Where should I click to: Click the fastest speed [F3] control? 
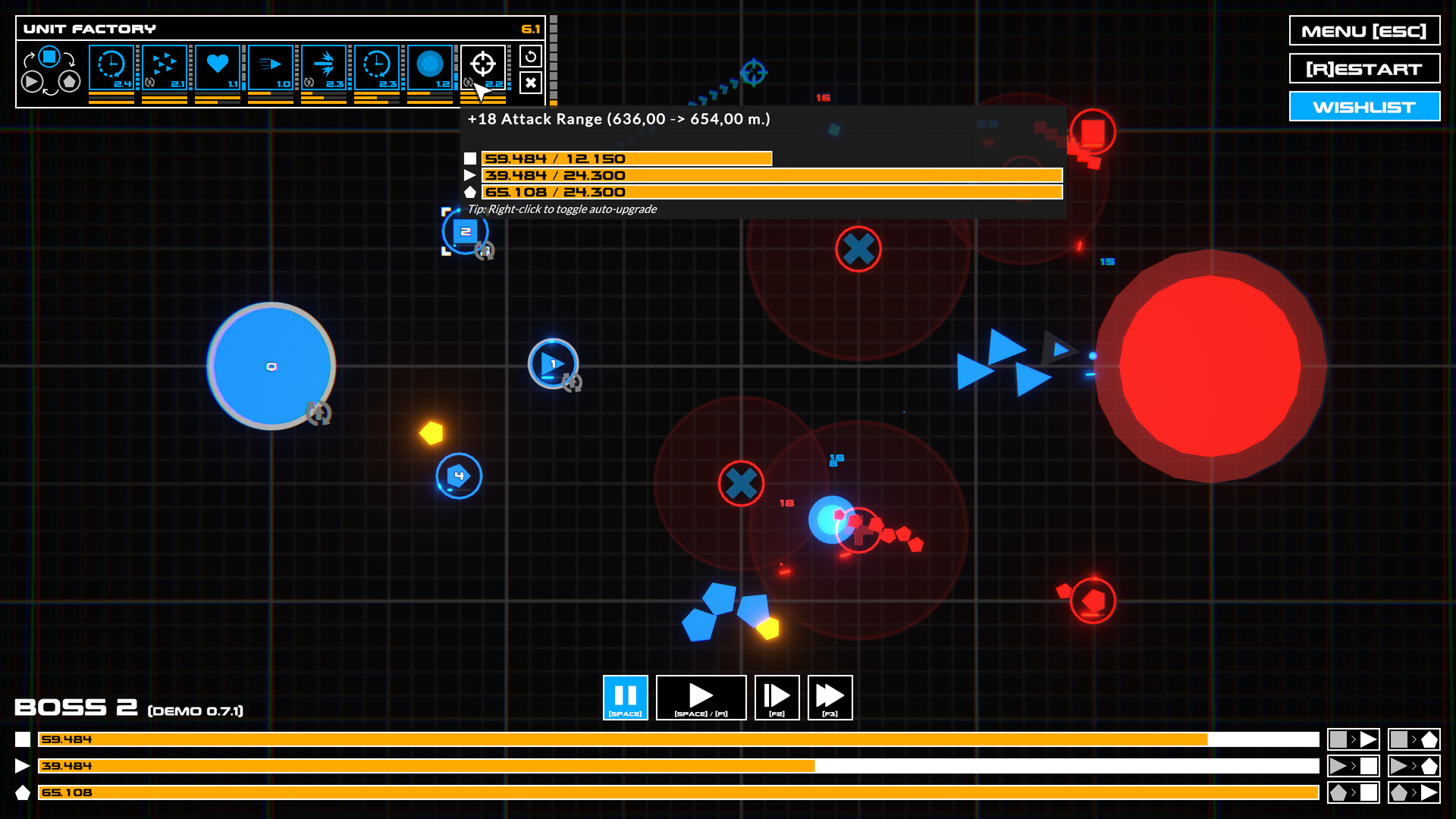[830, 697]
